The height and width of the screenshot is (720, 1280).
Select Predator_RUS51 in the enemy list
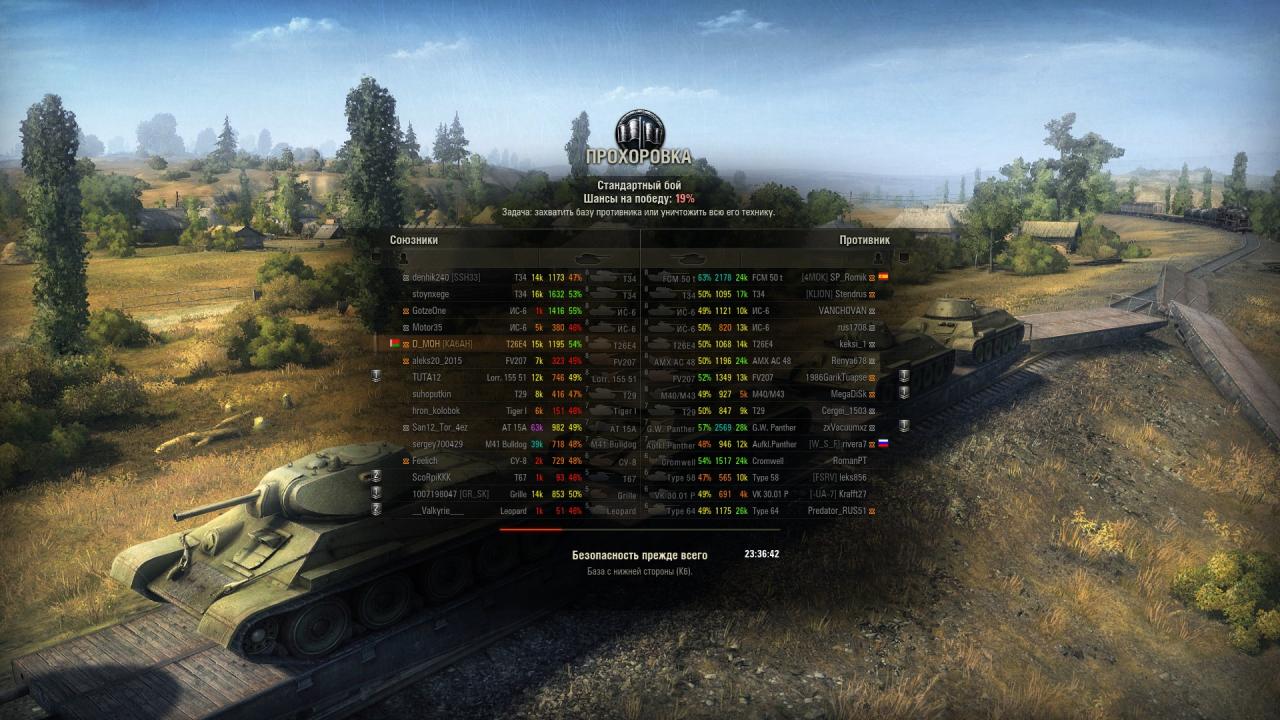(x=837, y=511)
